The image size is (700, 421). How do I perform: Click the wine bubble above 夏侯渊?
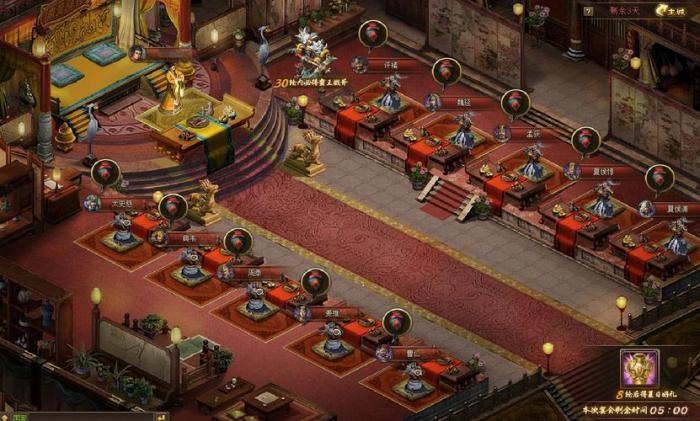[x=658, y=178]
